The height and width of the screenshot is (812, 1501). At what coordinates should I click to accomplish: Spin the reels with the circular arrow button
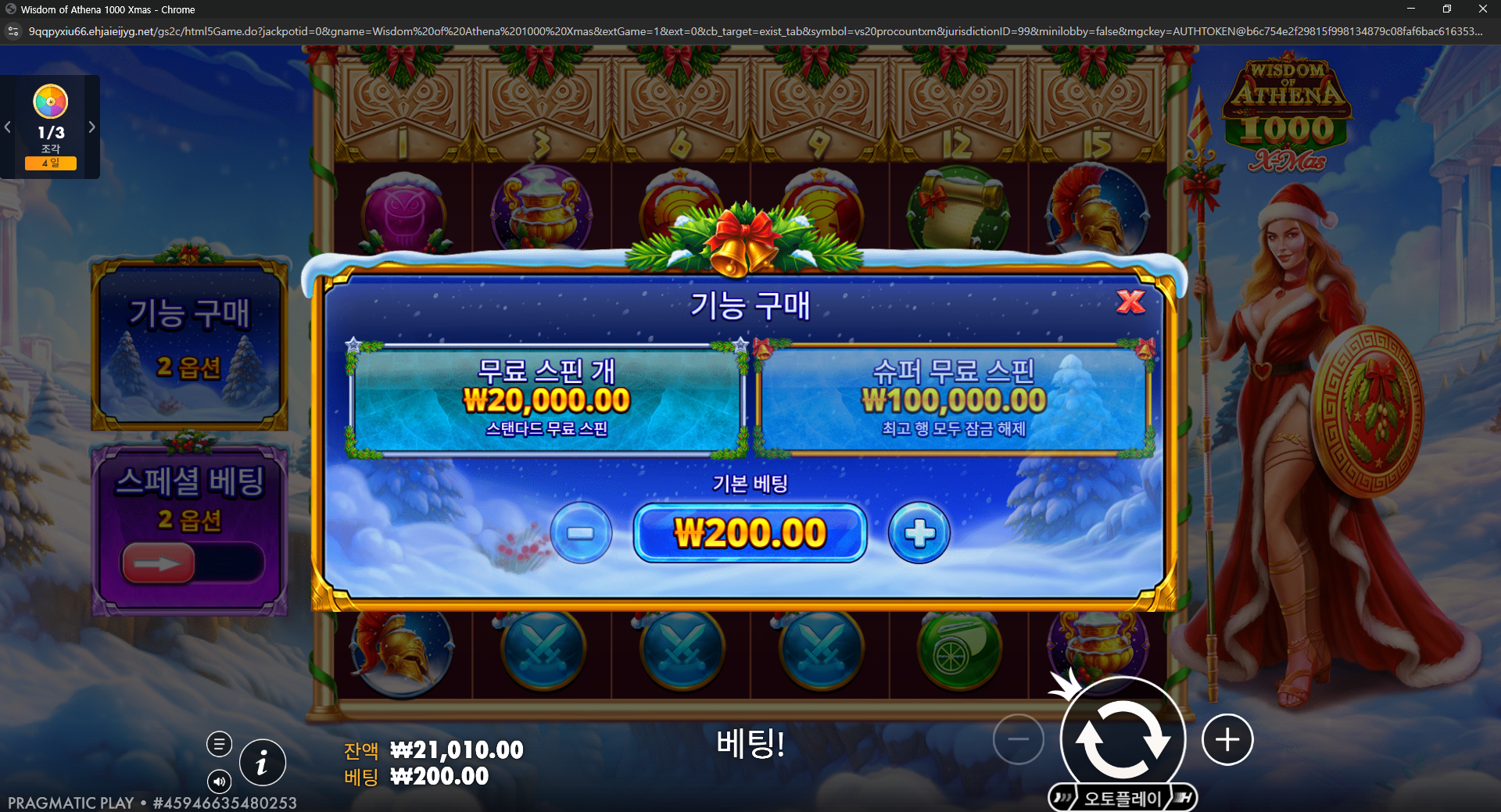1123,739
